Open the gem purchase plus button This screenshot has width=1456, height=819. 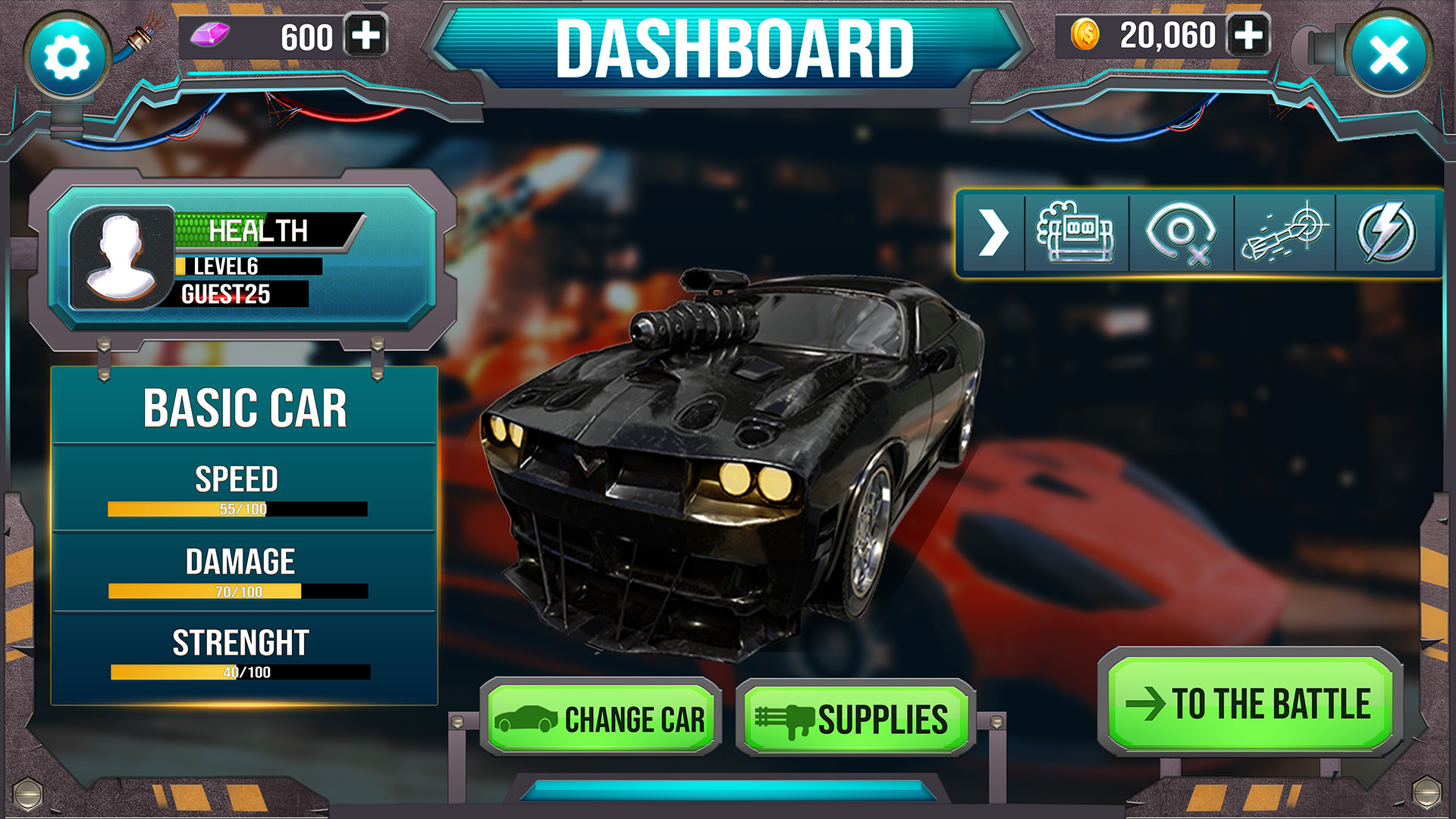click(x=366, y=35)
